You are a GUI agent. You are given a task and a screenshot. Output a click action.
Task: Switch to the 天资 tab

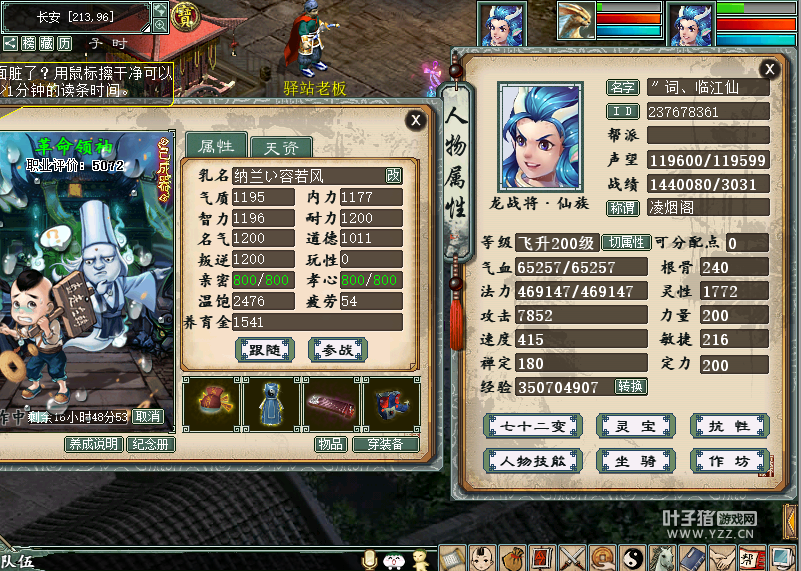[x=281, y=148]
